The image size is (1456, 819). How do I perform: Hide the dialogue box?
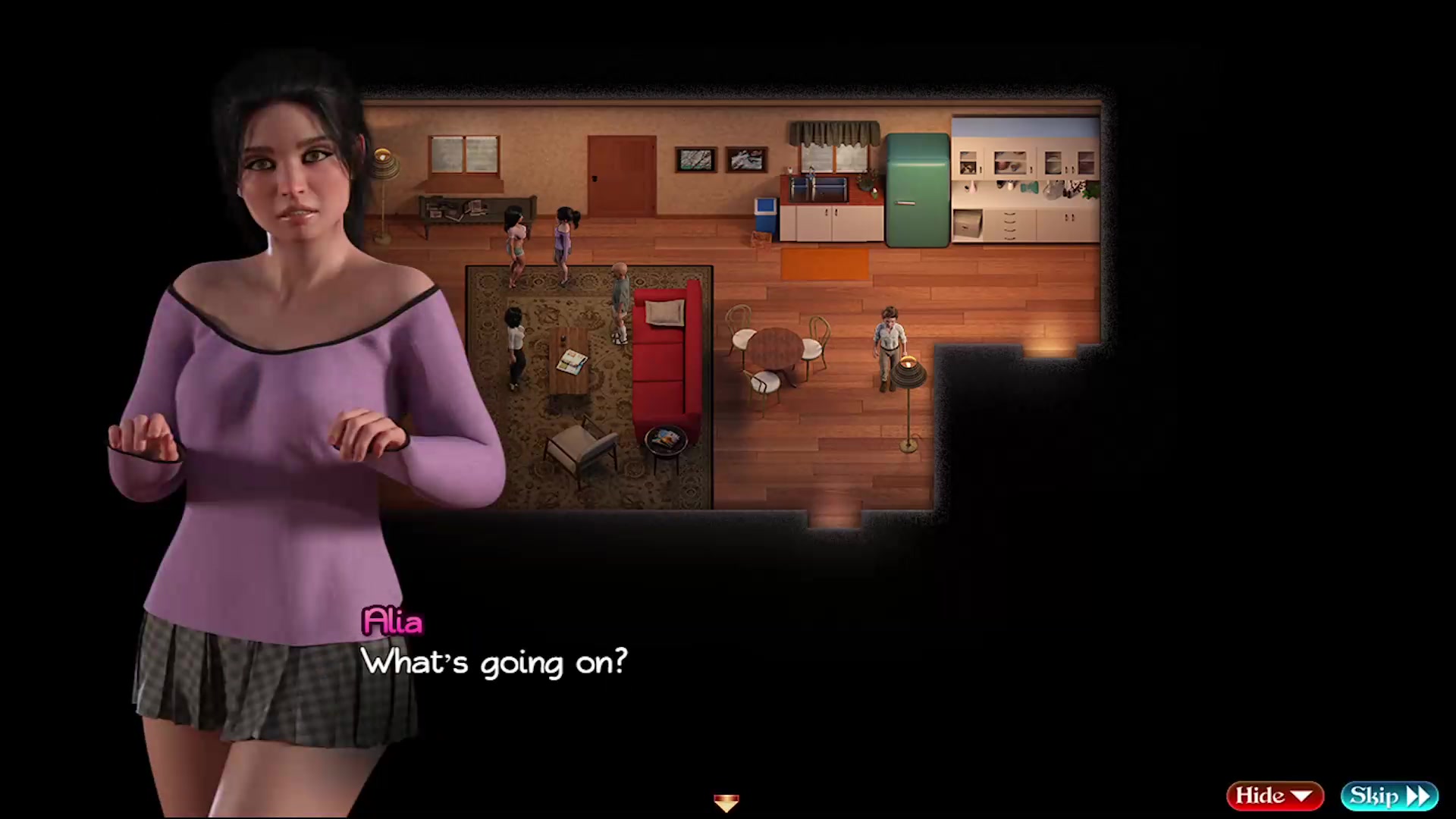click(1274, 795)
